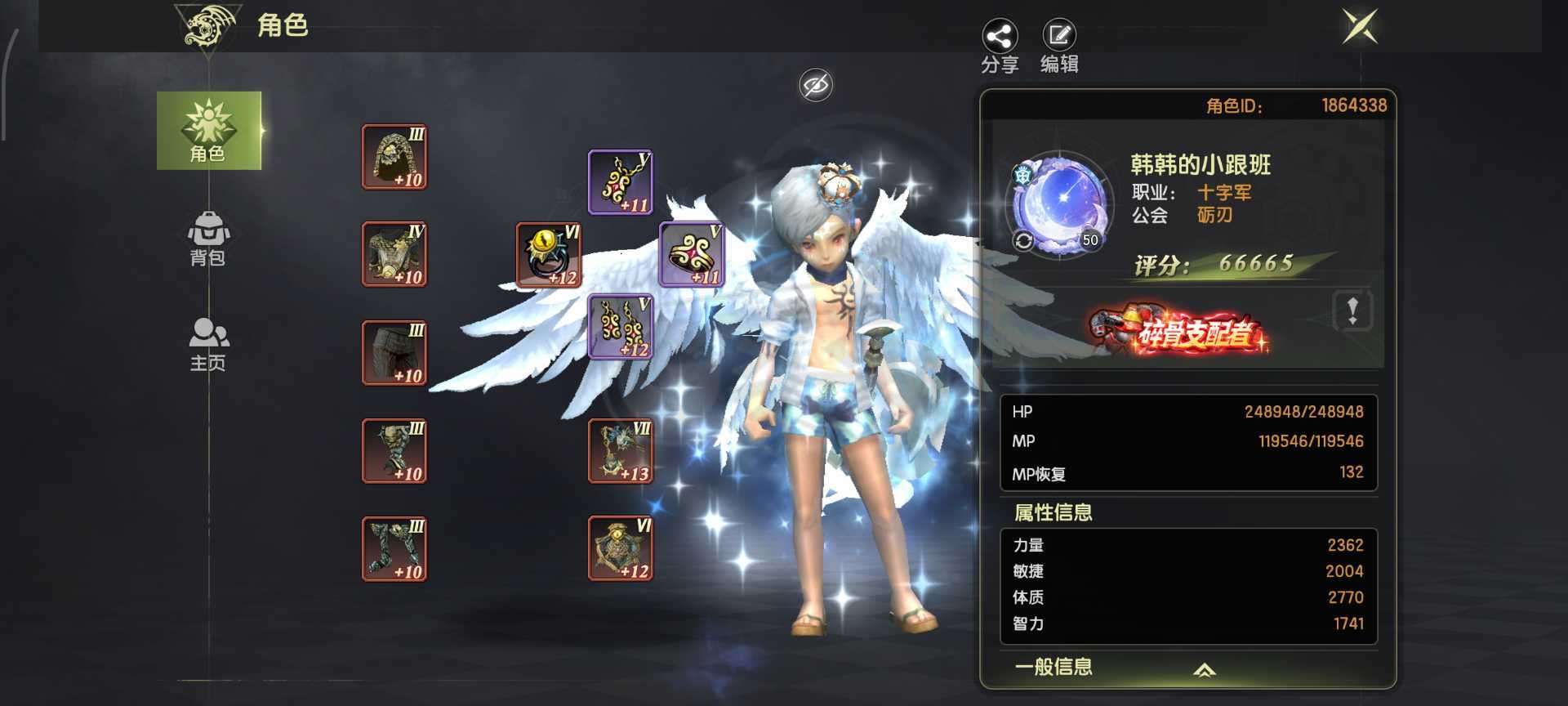
Task: Inspect the +12 yellow eye ring
Action: (548, 255)
